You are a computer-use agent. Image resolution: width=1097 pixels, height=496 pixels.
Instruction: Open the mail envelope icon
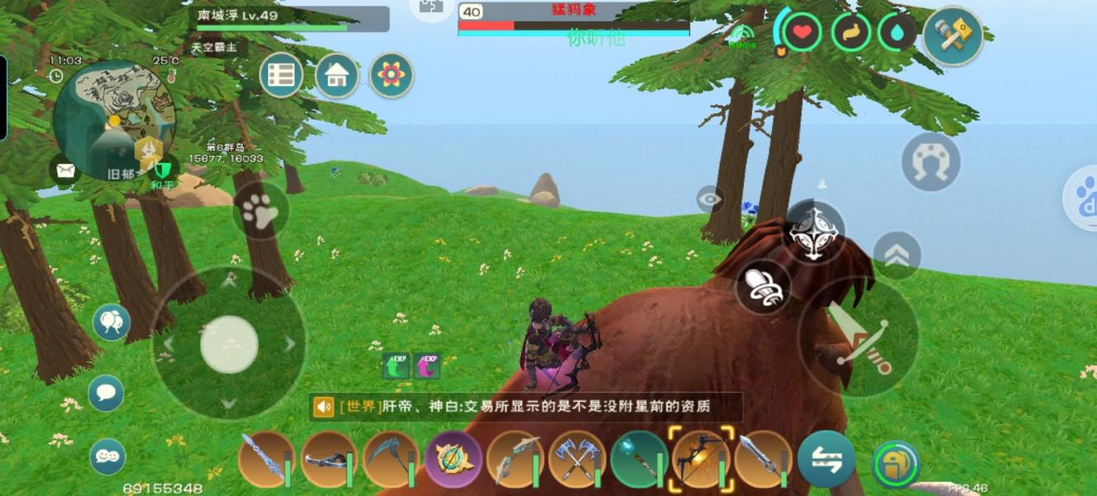coord(66,171)
